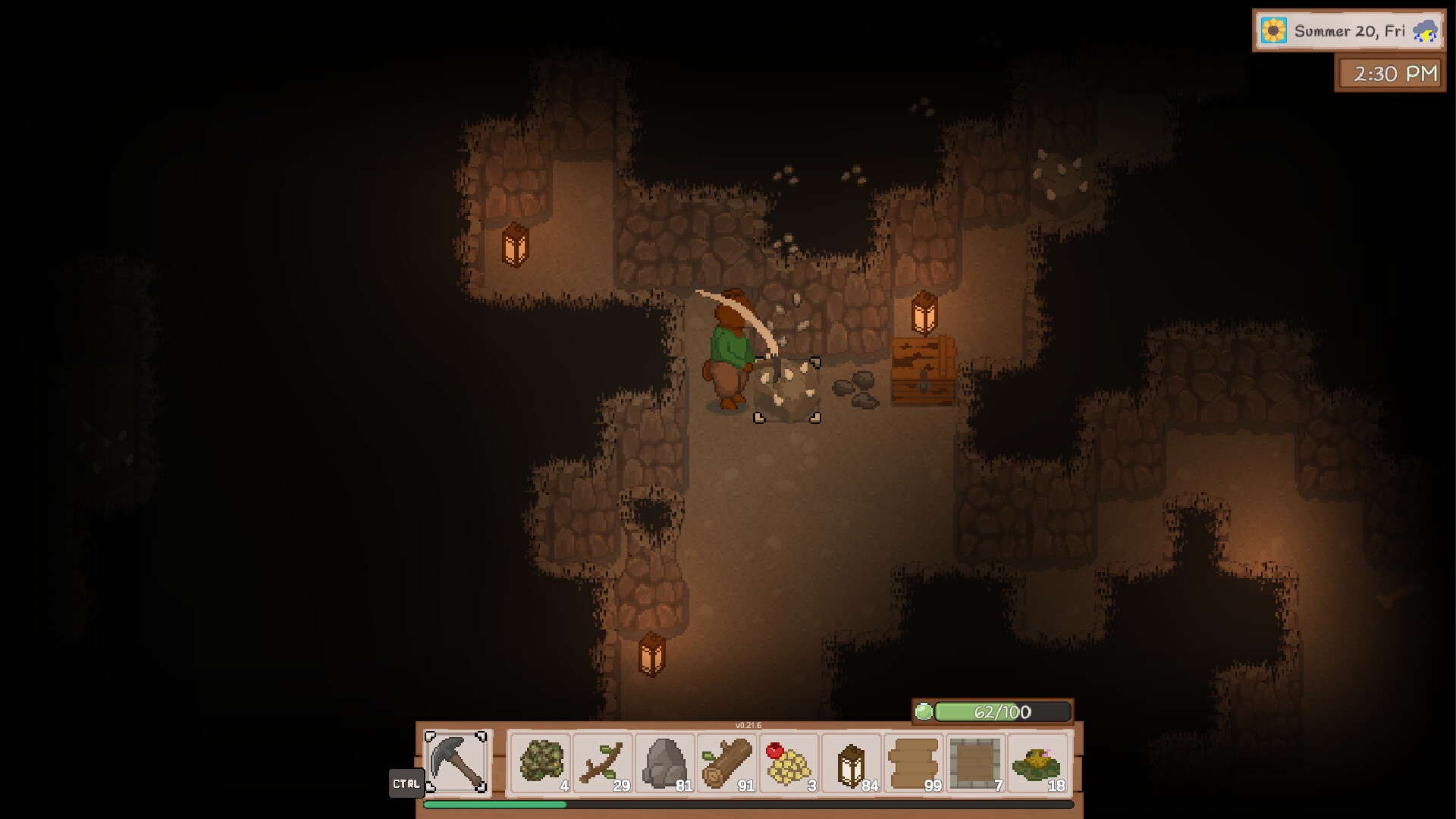Select the grey stone stack

click(665, 763)
